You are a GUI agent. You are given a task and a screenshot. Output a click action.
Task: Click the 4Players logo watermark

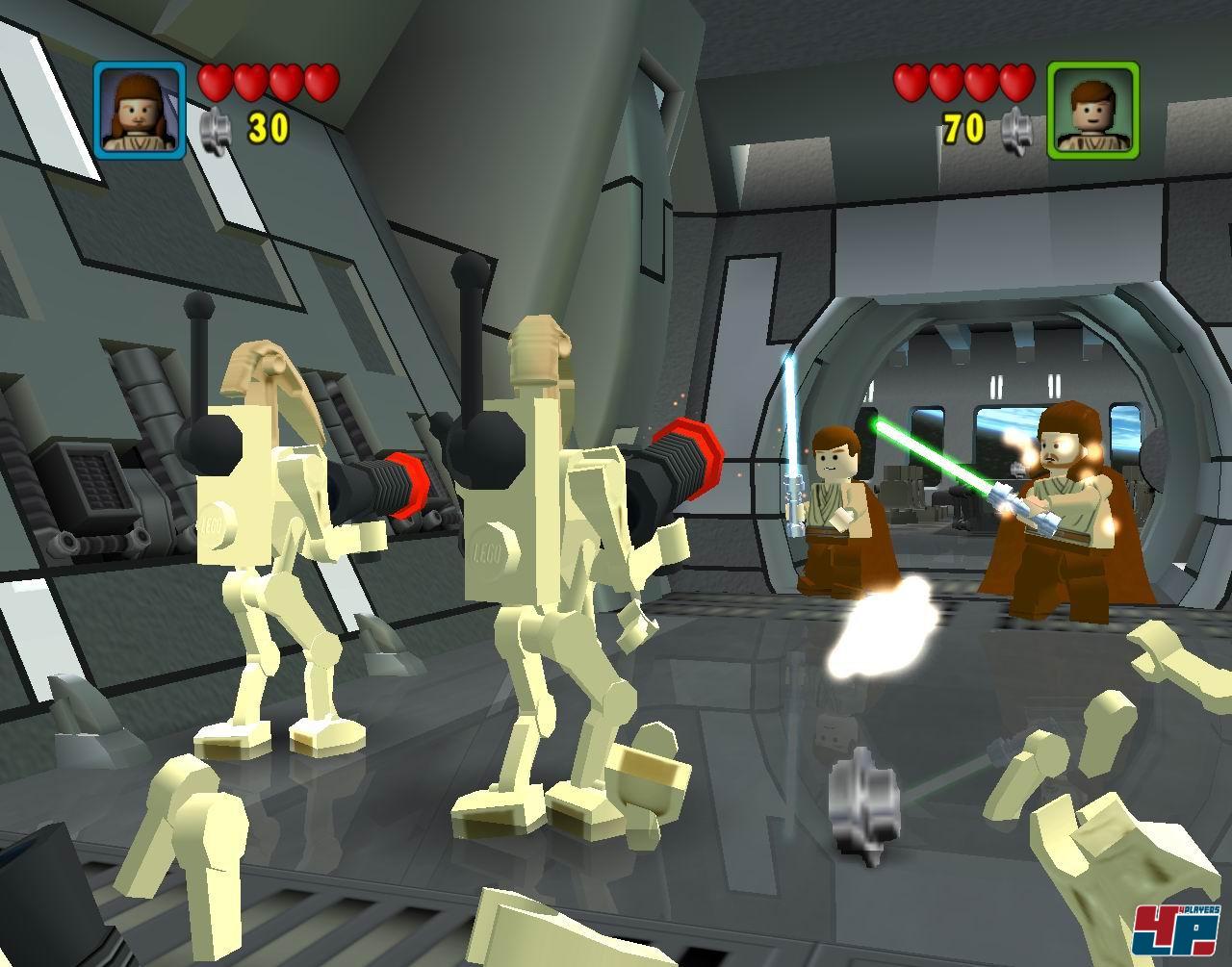(1176, 932)
